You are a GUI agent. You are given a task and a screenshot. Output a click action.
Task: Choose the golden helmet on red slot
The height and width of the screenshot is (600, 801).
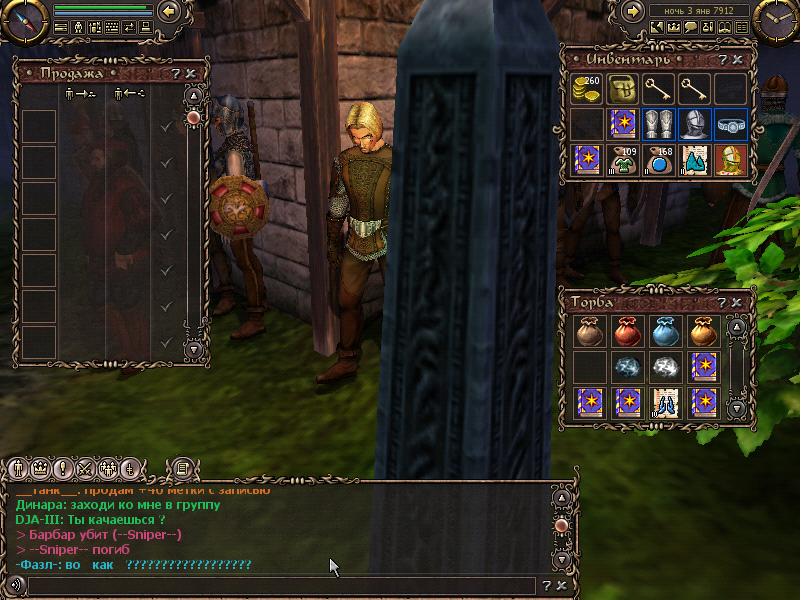click(730, 160)
